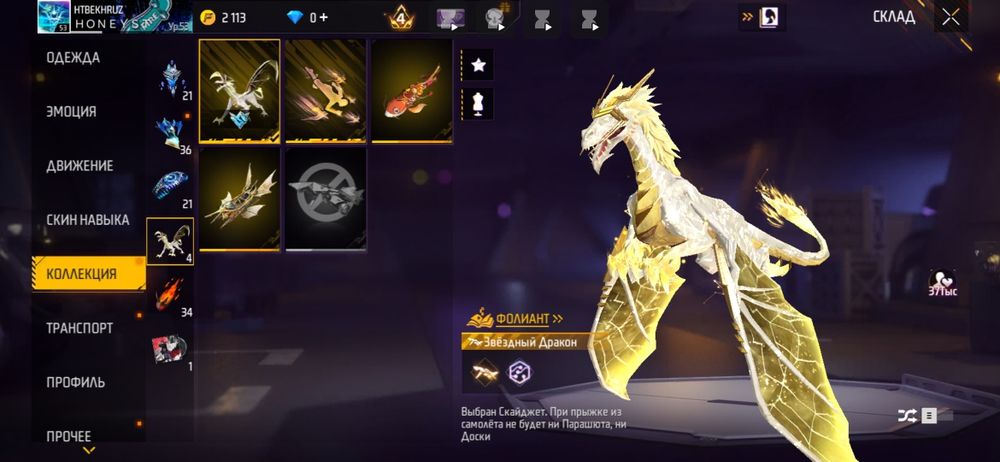The image size is (1000, 462).
Task: Open the ОДЕЖДА category
Action: (73, 58)
